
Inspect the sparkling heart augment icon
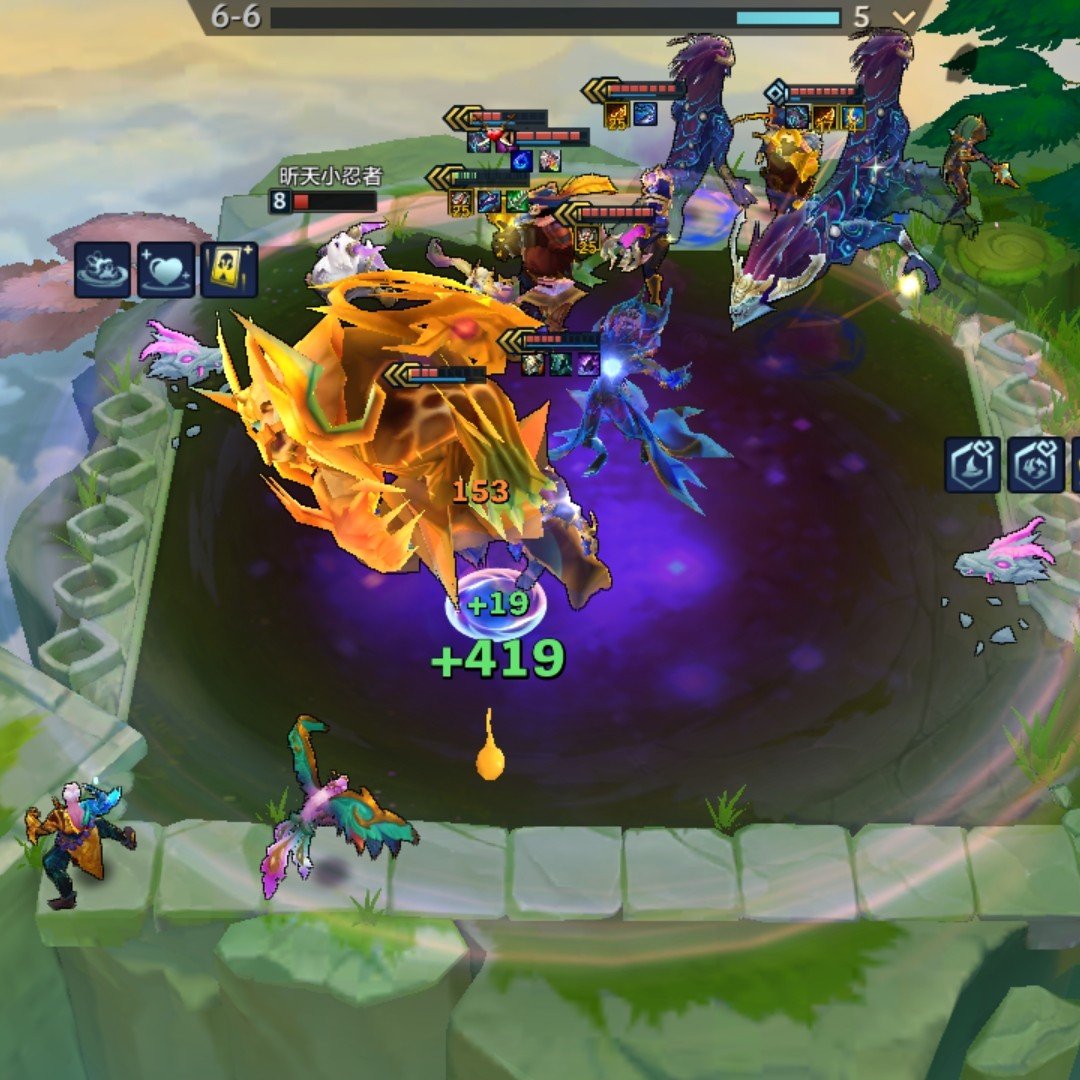[165, 269]
